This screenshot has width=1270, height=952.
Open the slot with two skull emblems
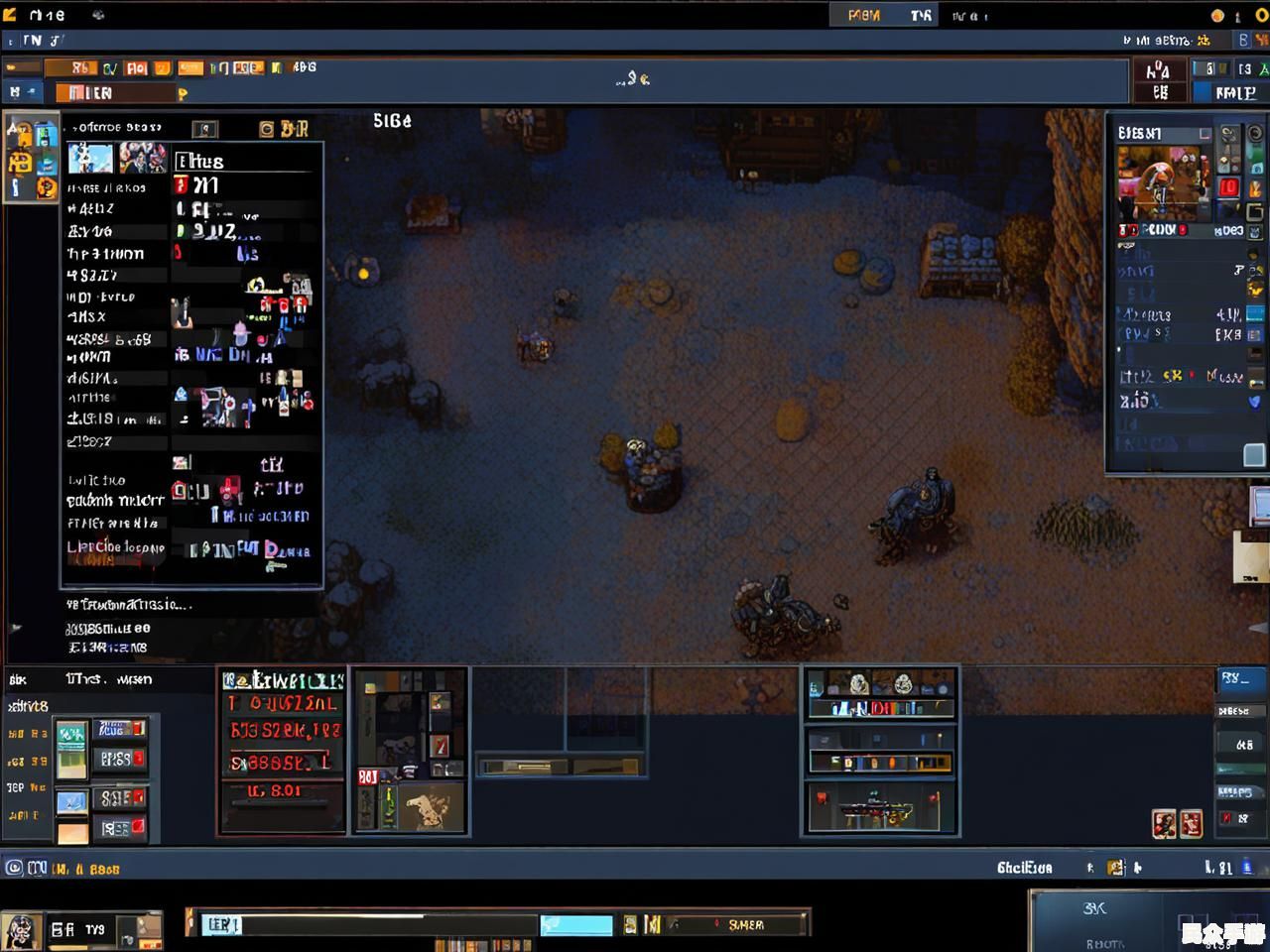tap(879, 683)
